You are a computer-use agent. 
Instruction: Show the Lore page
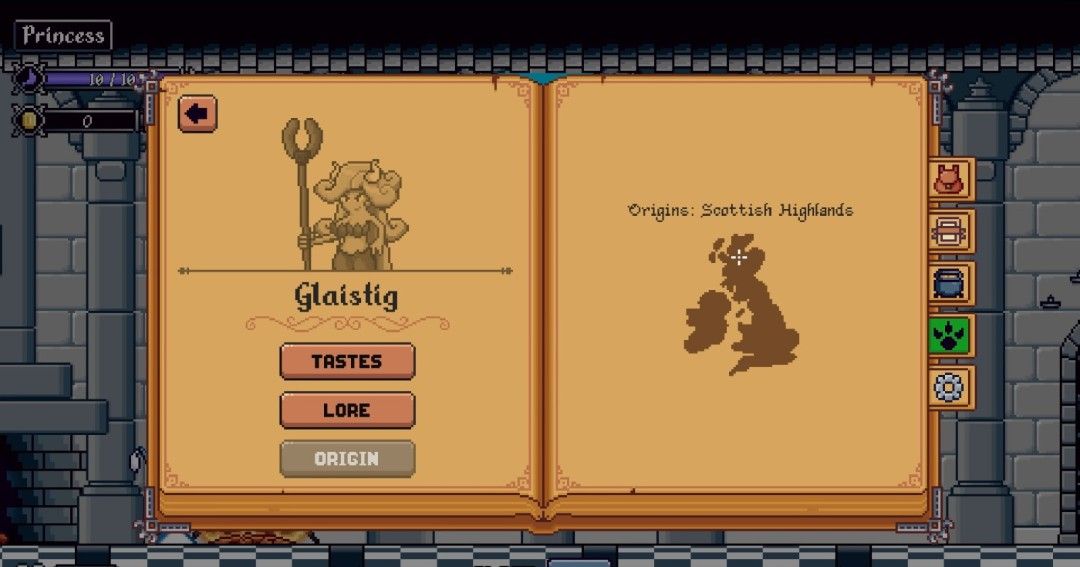point(347,410)
